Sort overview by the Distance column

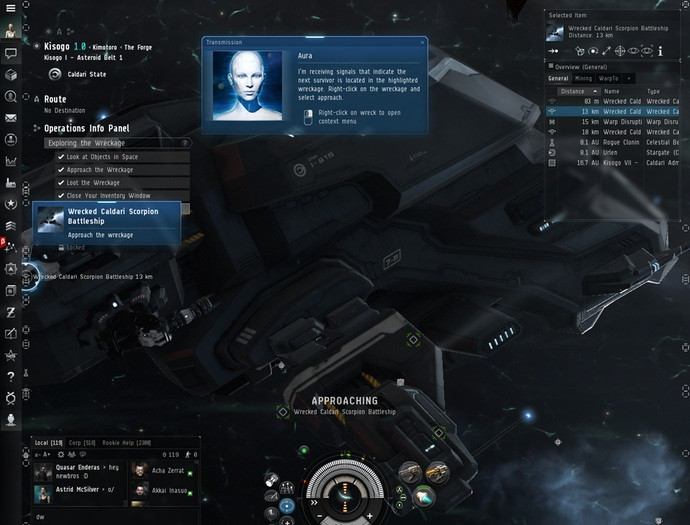click(x=573, y=91)
